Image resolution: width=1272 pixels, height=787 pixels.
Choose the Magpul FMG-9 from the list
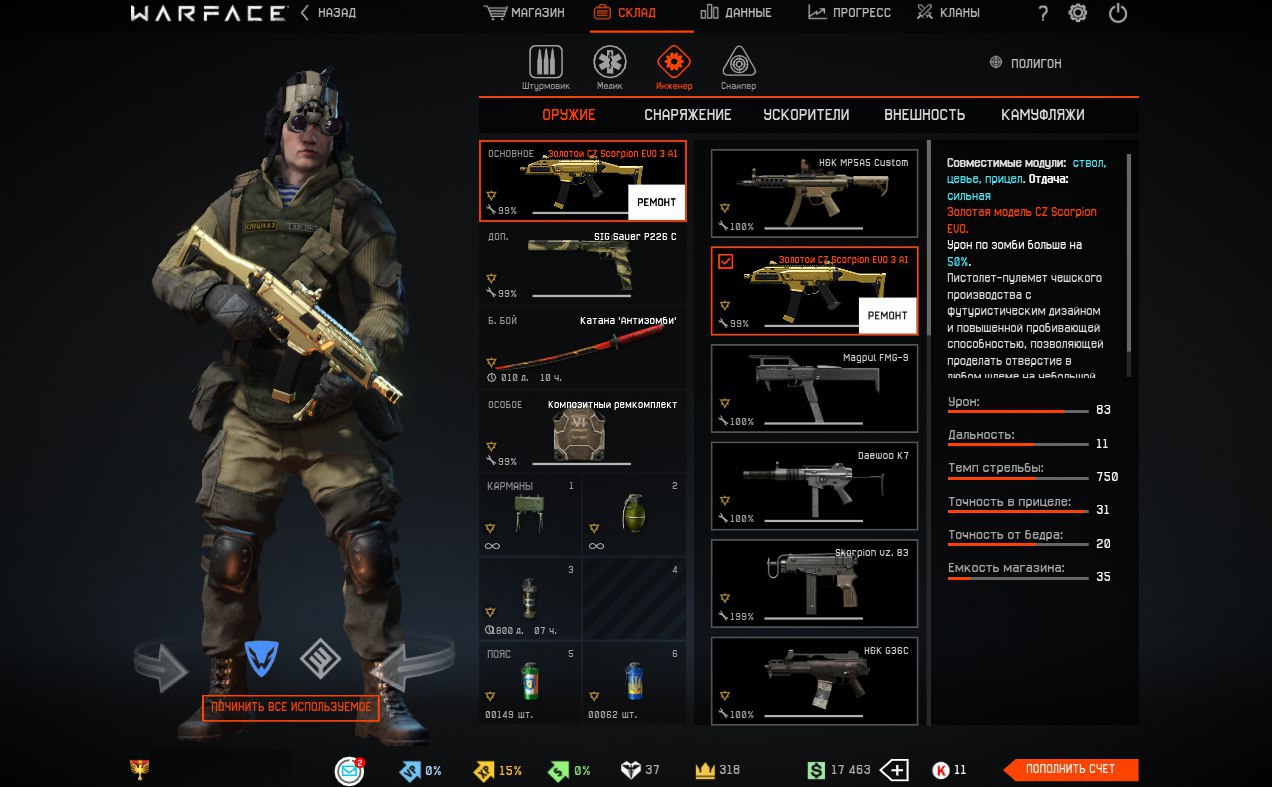coord(813,388)
